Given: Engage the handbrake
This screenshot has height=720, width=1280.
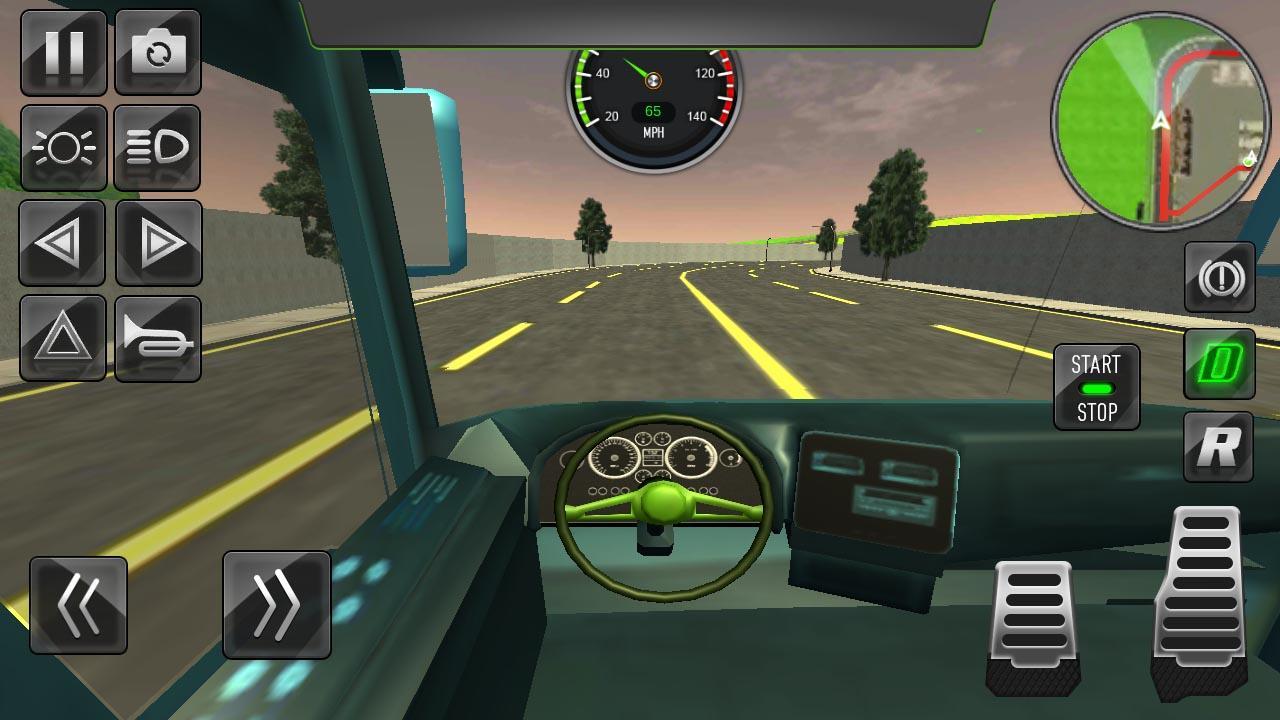Looking at the screenshot, I should click(x=1220, y=277).
